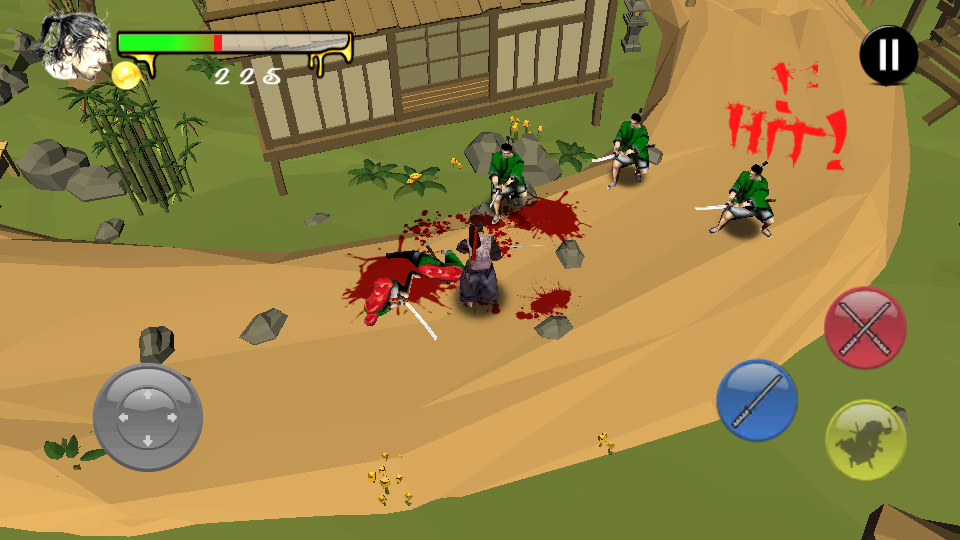Pause the game
This screenshot has height=540, width=960.
888,55
